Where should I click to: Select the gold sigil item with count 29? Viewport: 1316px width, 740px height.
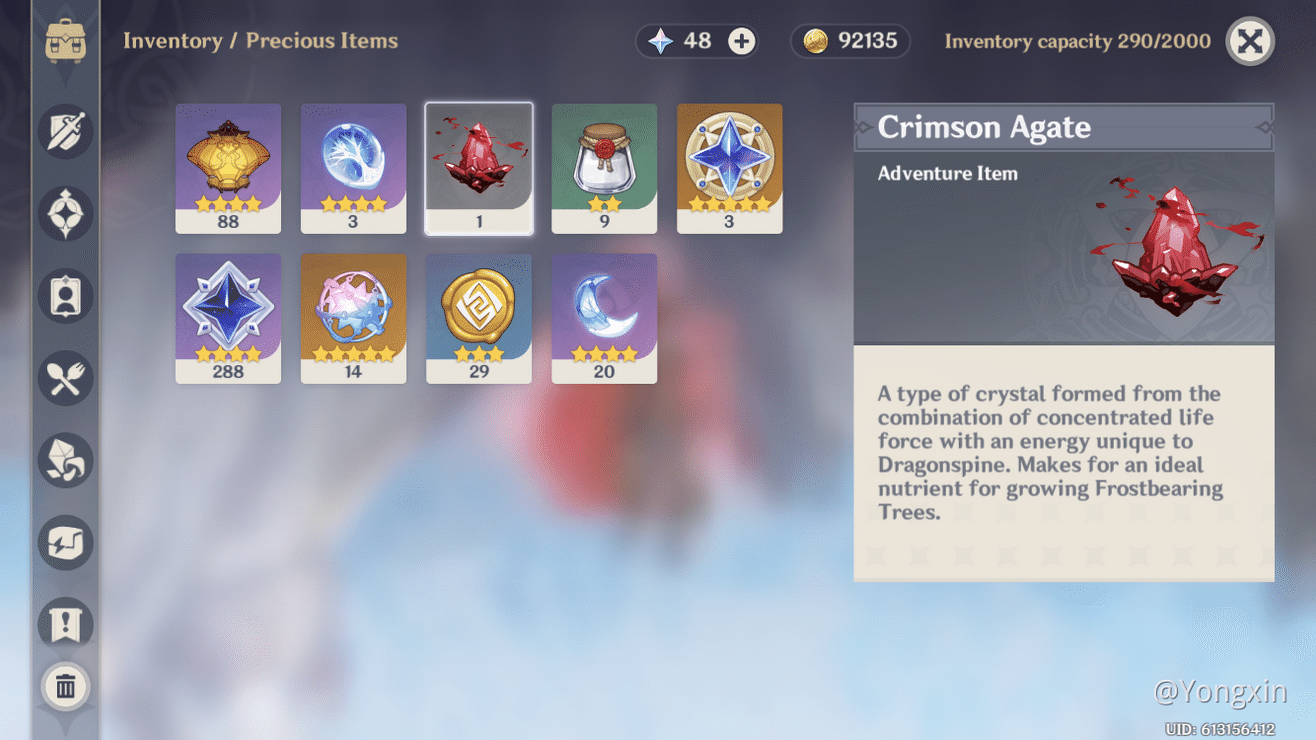479,317
